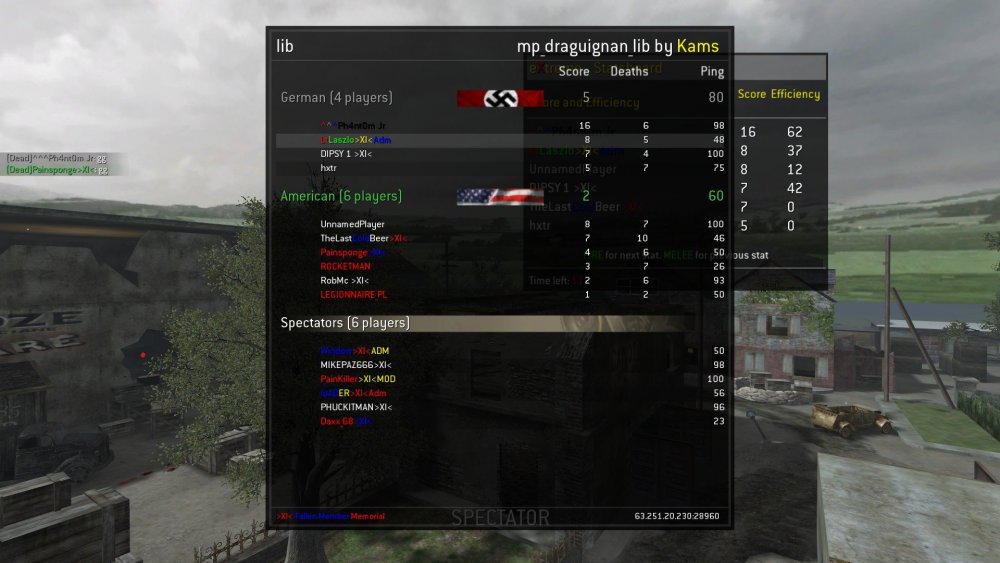This screenshot has height=563, width=1000.
Task: Select Ph4nt0m Jr's scoreboard row
Action: [x=347, y=126]
